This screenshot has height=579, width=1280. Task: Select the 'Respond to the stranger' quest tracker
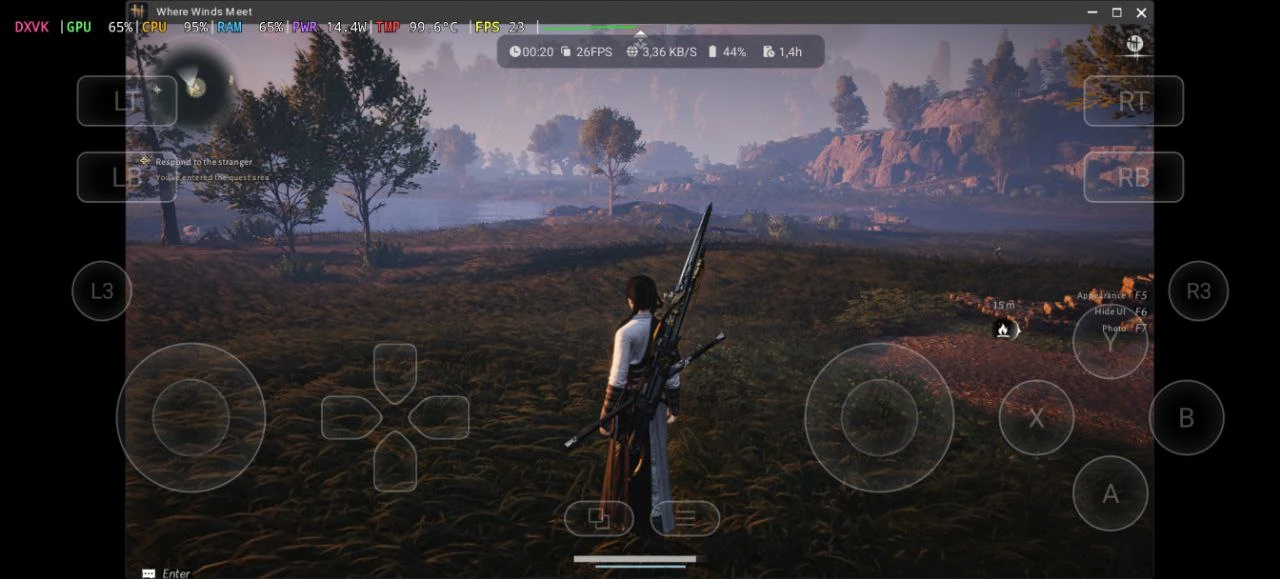(203, 162)
